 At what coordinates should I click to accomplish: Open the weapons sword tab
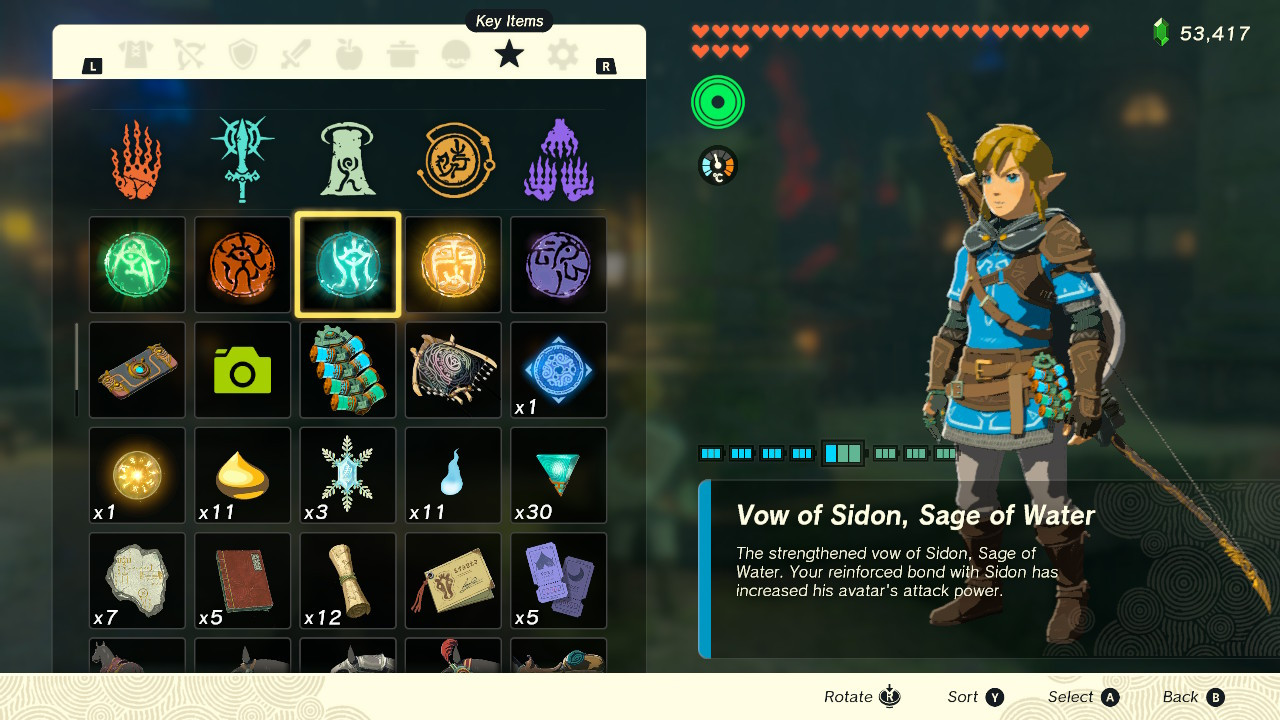pyautogui.click(x=295, y=54)
